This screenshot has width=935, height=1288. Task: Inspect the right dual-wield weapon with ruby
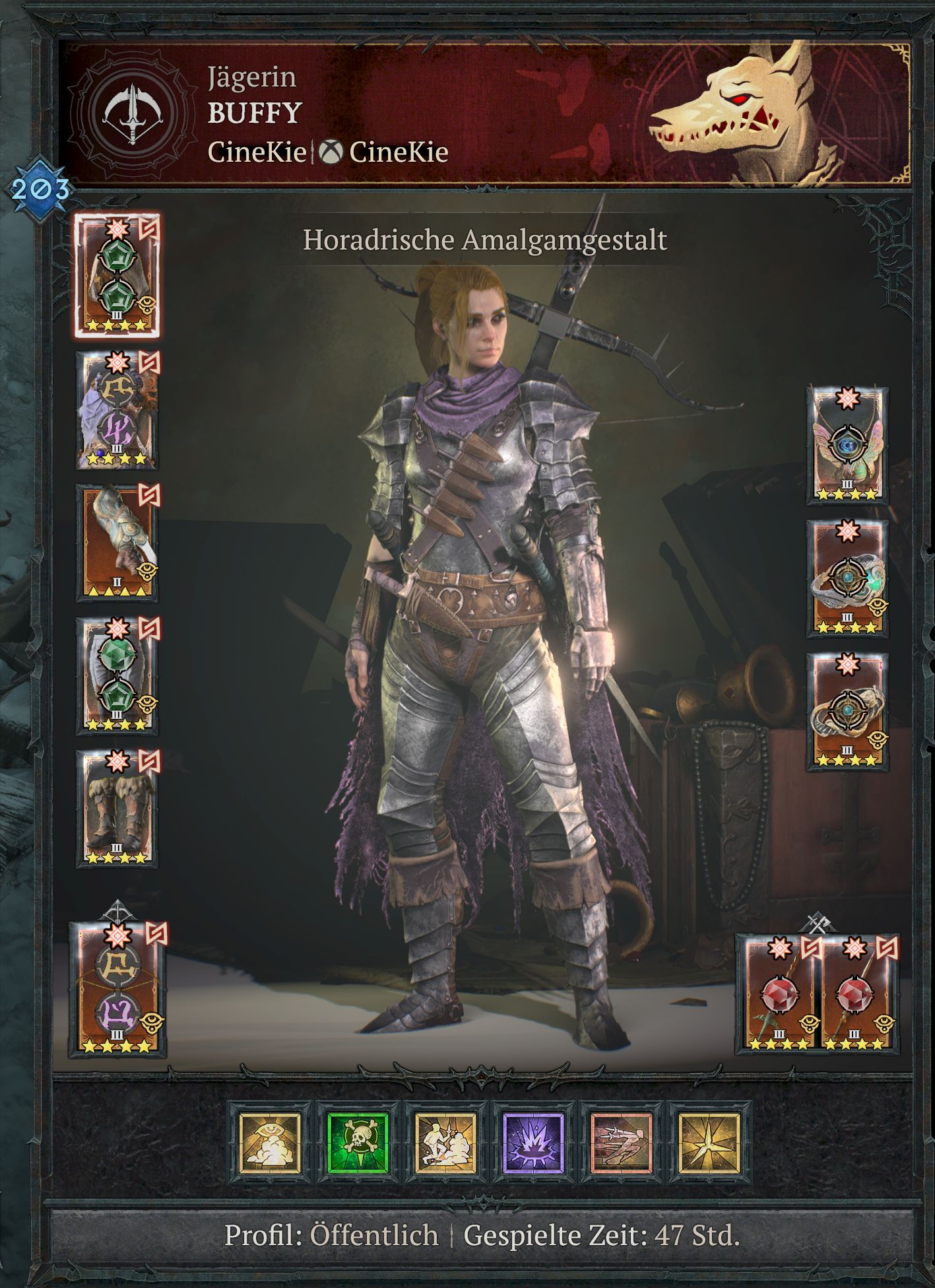click(x=855, y=992)
